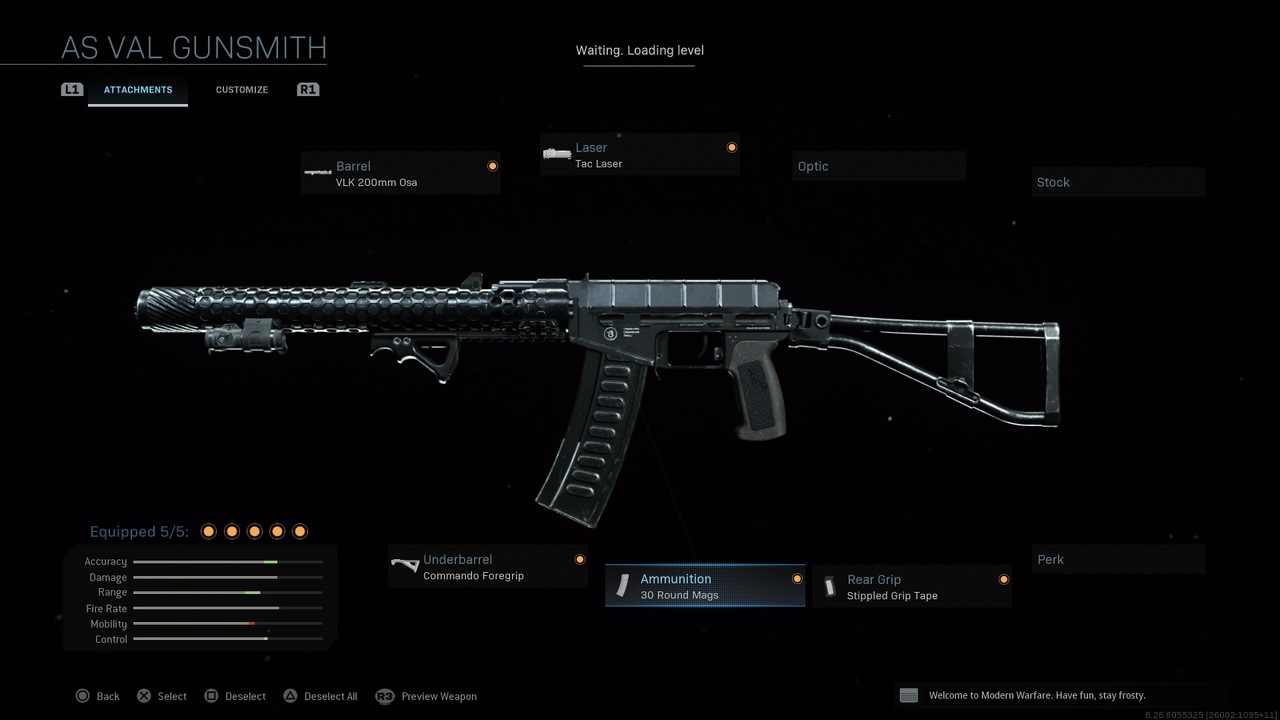
Task: Click the 30 Round Mags ammunition icon
Action: point(624,585)
